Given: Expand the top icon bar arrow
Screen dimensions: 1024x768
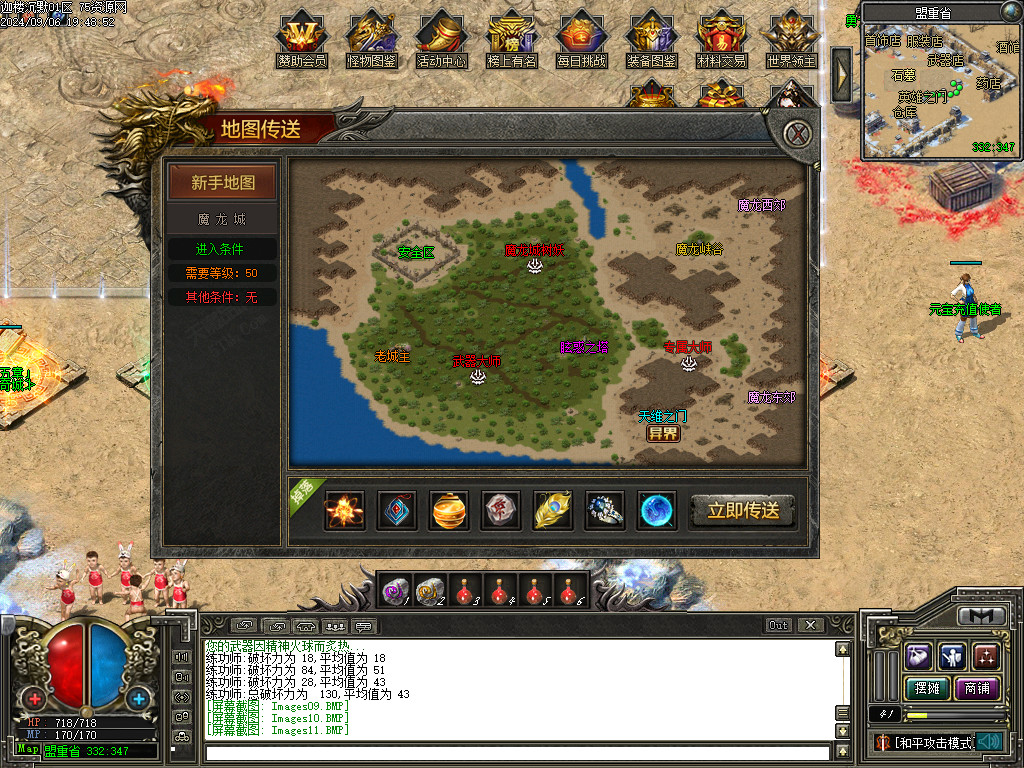Looking at the screenshot, I should click(x=842, y=74).
